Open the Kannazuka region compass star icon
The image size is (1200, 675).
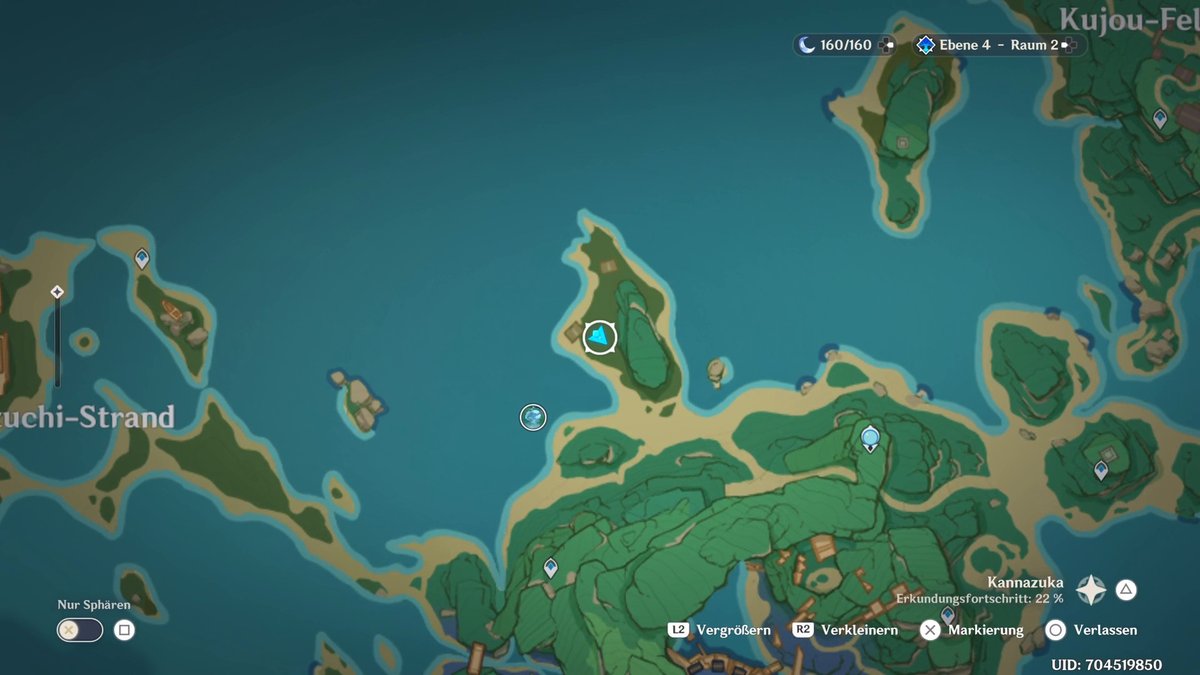[1090, 590]
